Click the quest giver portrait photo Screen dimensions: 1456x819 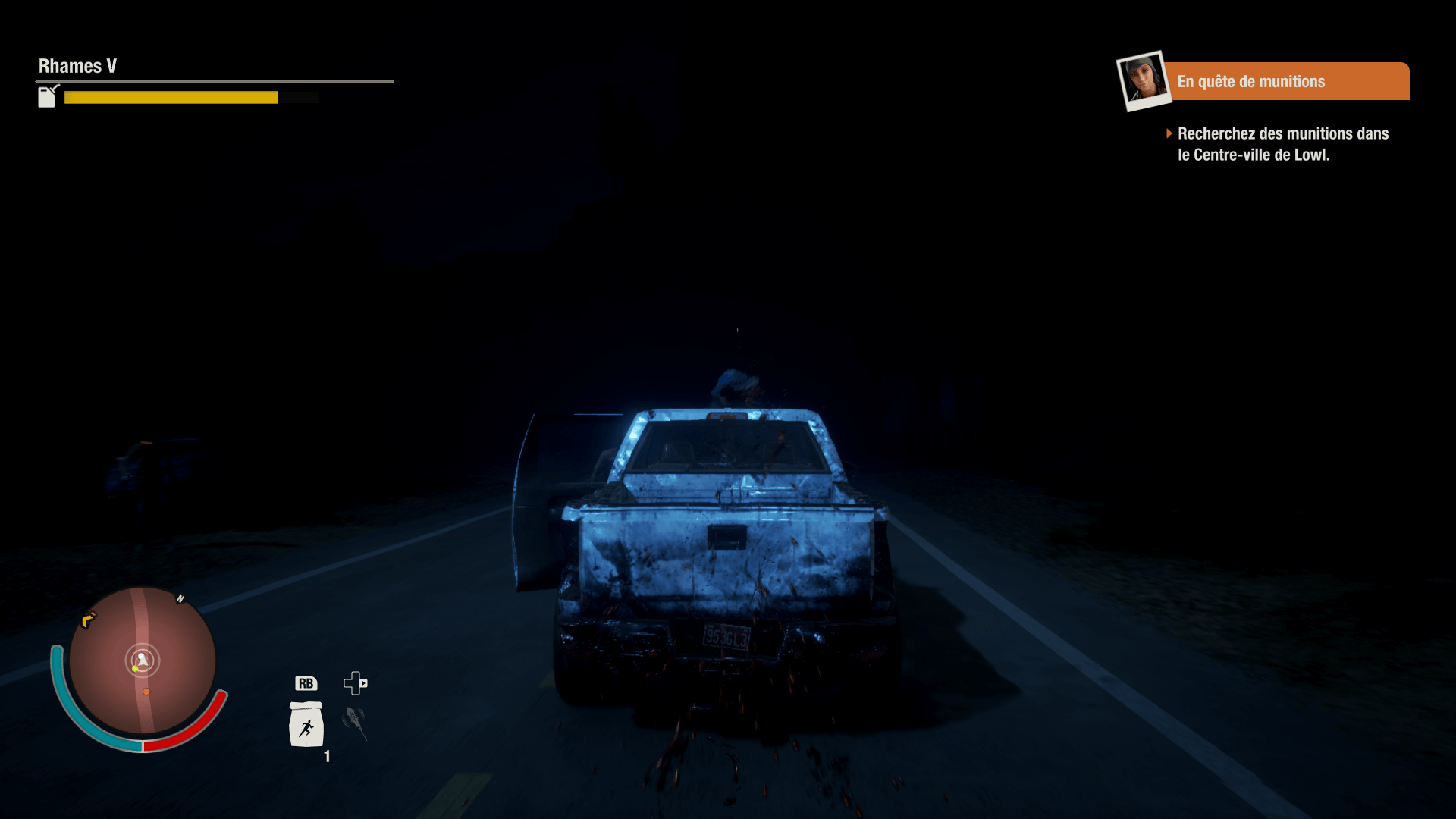click(x=1143, y=80)
